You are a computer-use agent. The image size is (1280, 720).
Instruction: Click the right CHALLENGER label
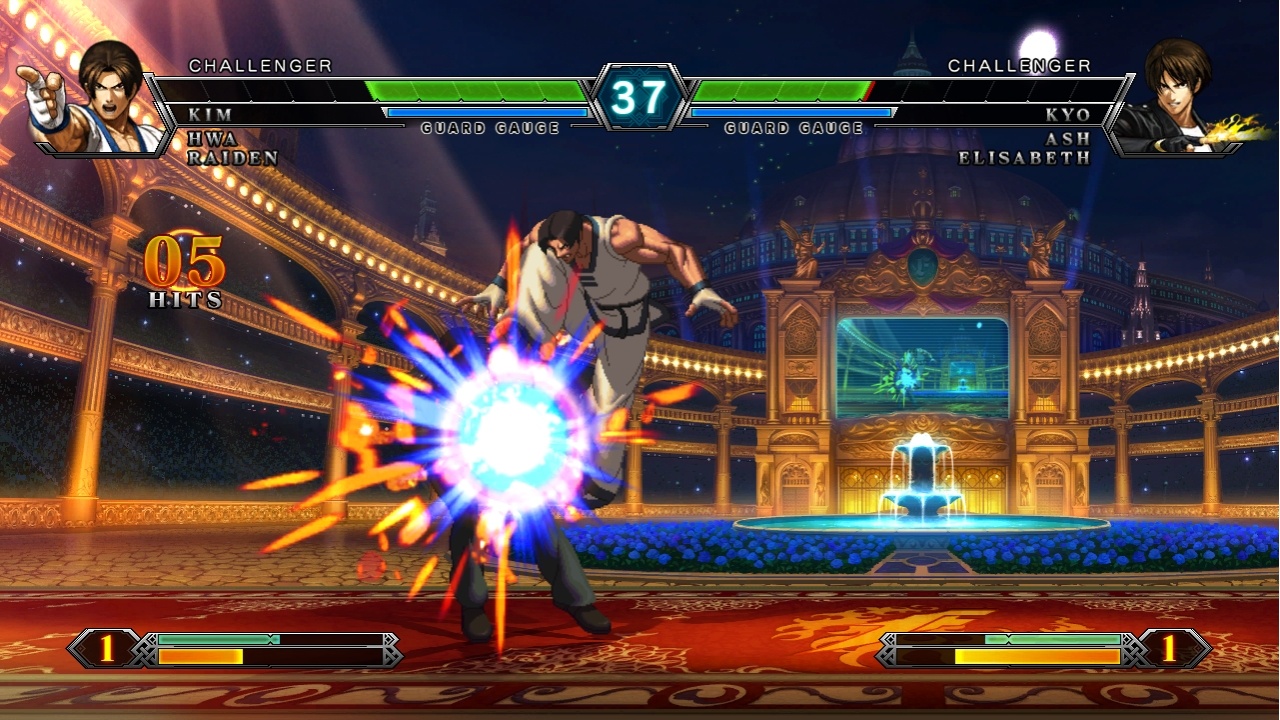(1021, 66)
